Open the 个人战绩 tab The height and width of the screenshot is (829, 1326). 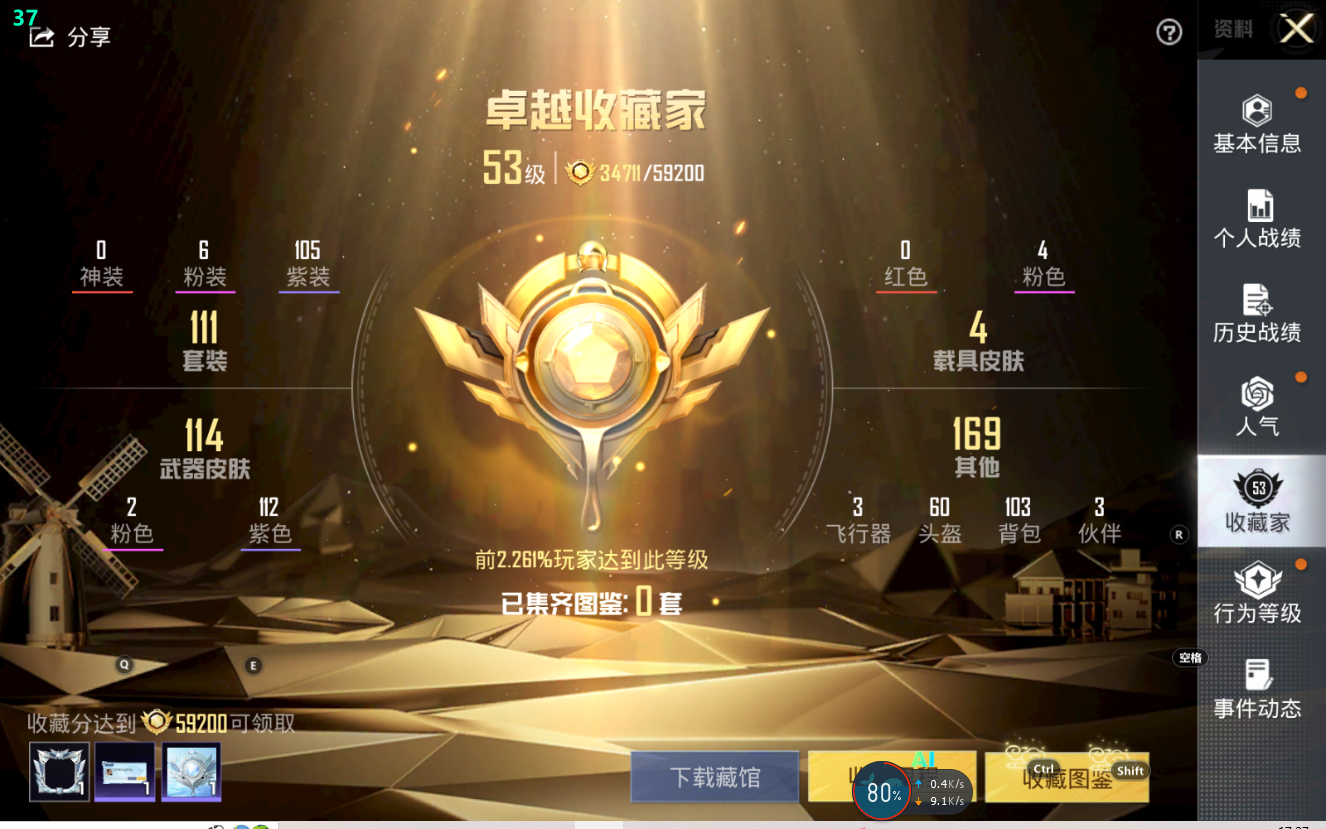[1257, 219]
